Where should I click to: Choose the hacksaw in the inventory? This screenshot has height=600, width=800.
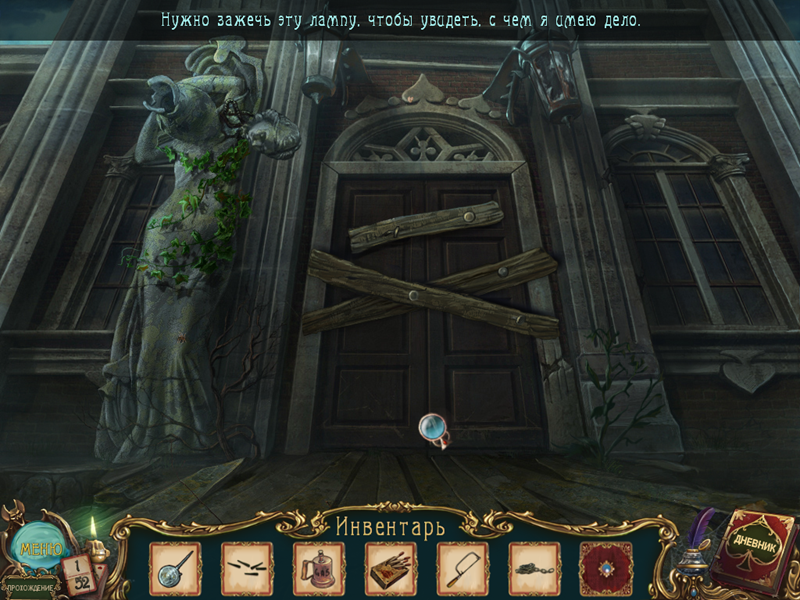click(462, 567)
